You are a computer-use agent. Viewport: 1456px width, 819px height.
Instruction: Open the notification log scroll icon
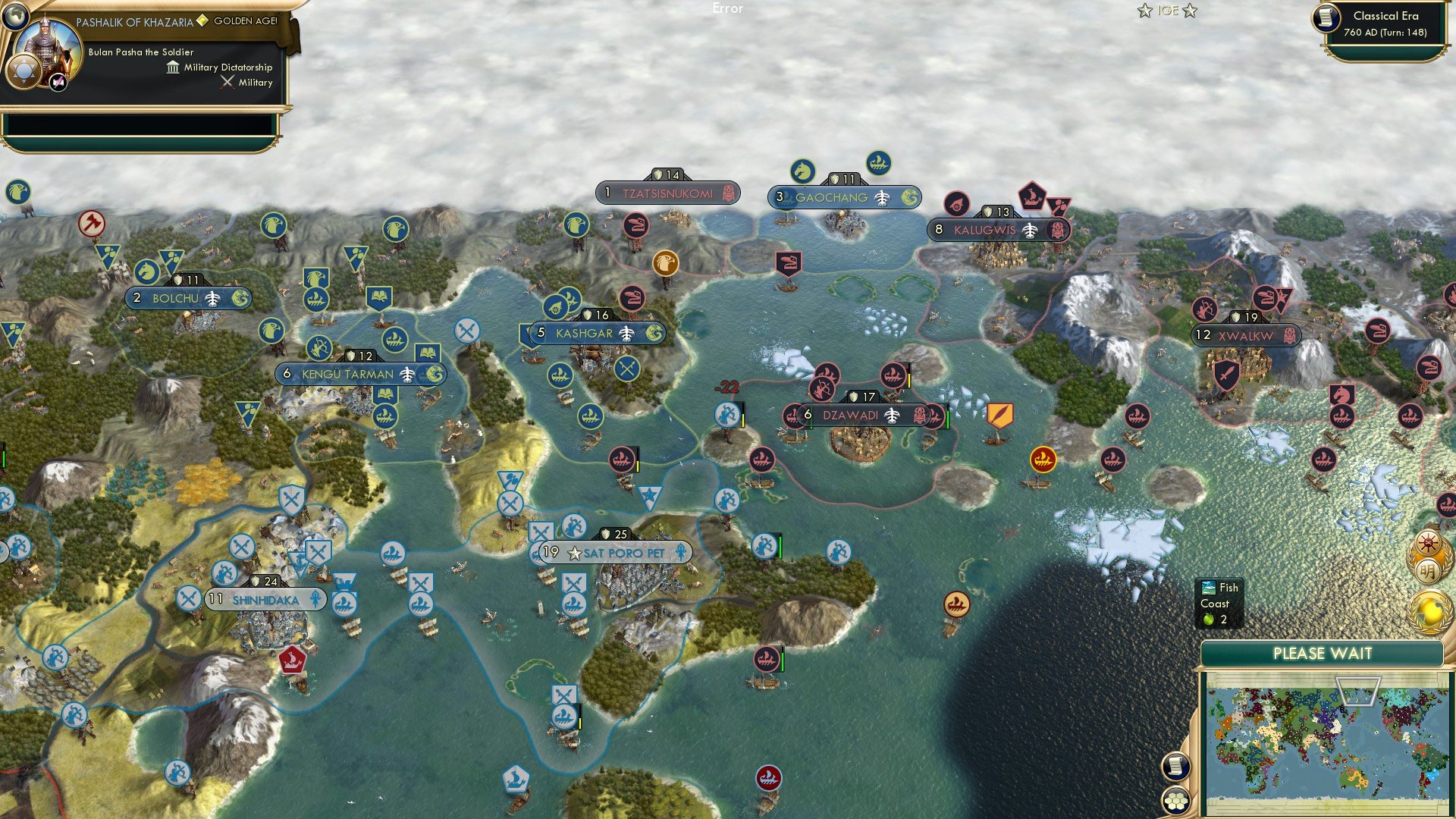[1175, 766]
